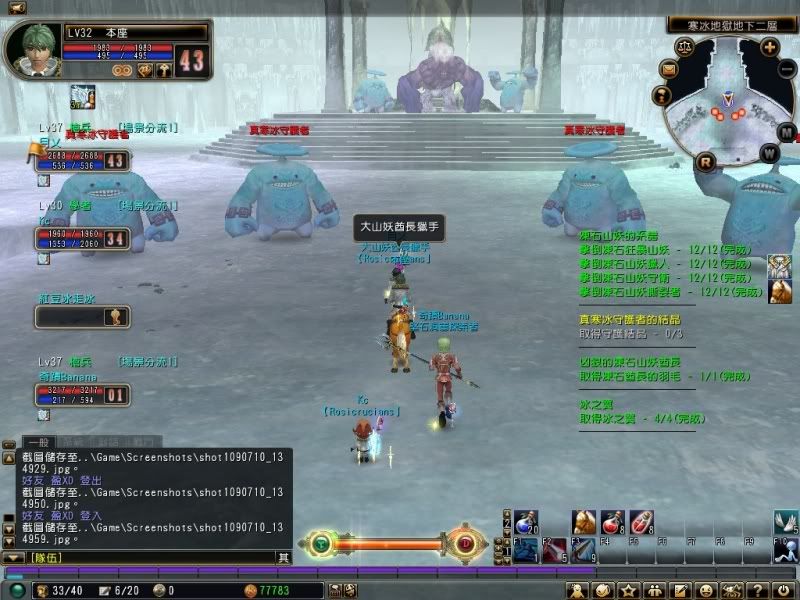Activate the golden horse mount slot
Viewport: 800px width, 600px height.
pos(584,522)
